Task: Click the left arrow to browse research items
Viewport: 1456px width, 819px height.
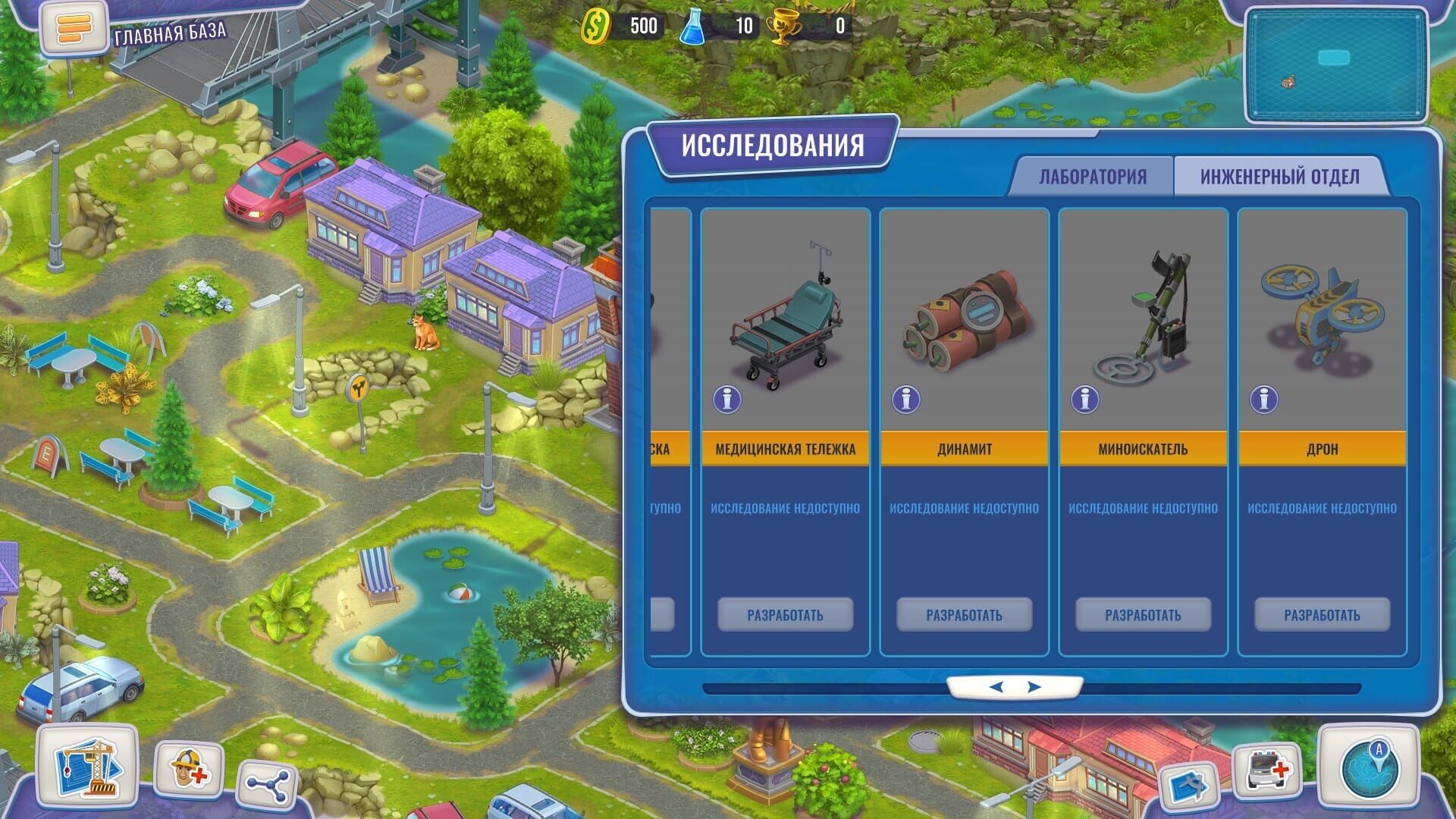Action: tap(999, 689)
